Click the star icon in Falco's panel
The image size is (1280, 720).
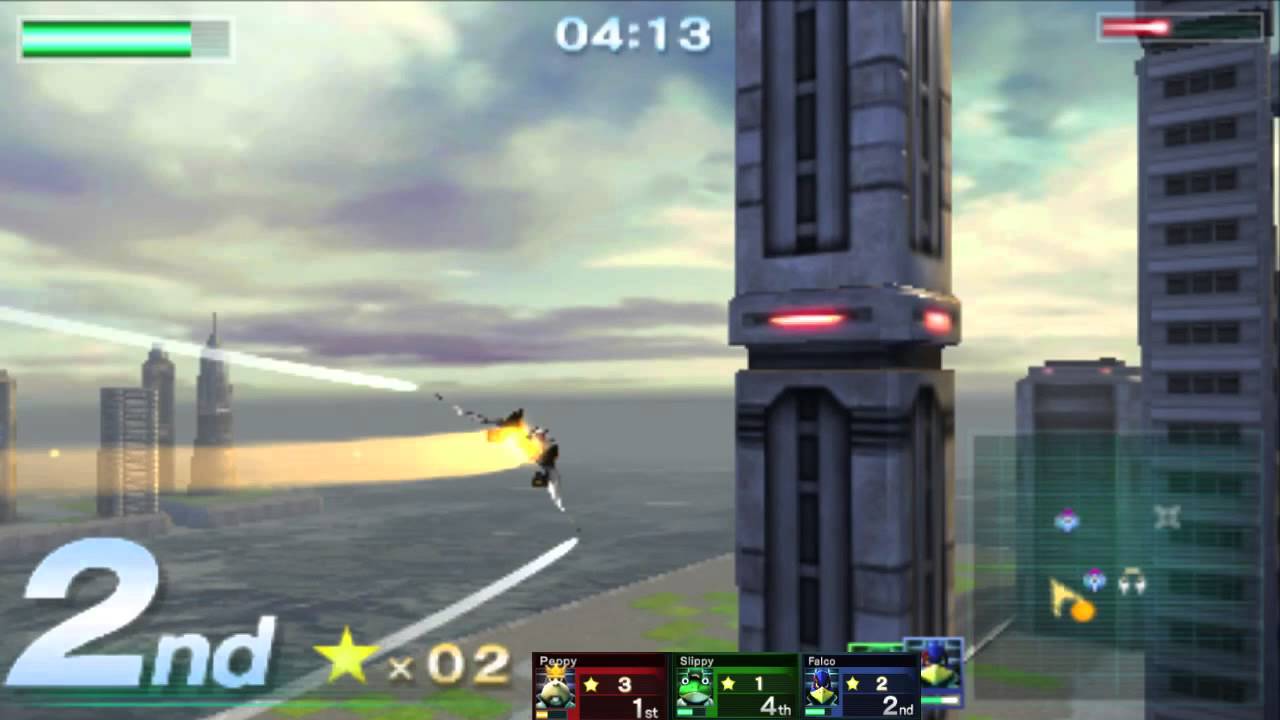point(852,684)
